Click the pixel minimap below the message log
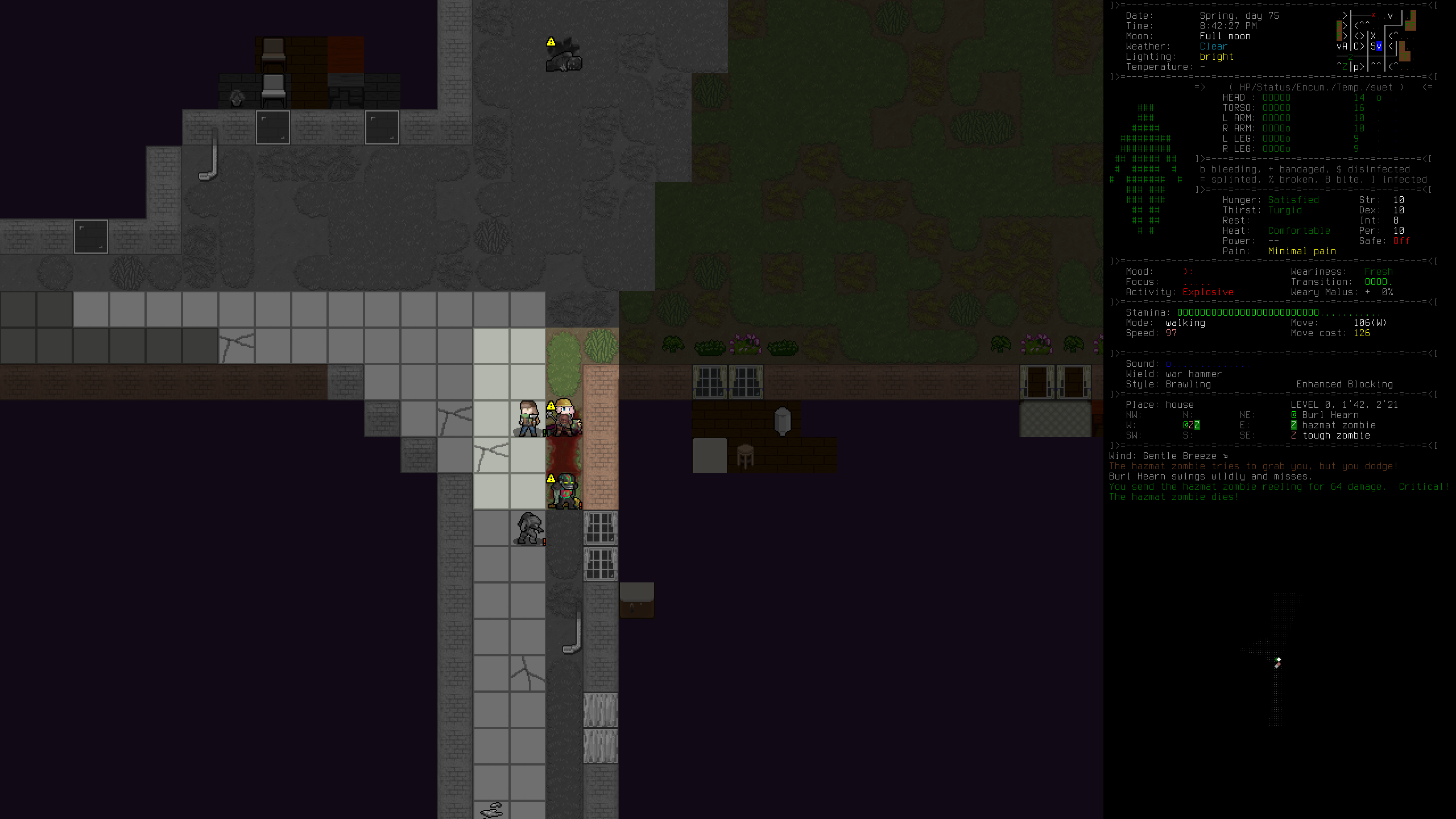This screenshot has height=819, width=1456. click(1274, 660)
